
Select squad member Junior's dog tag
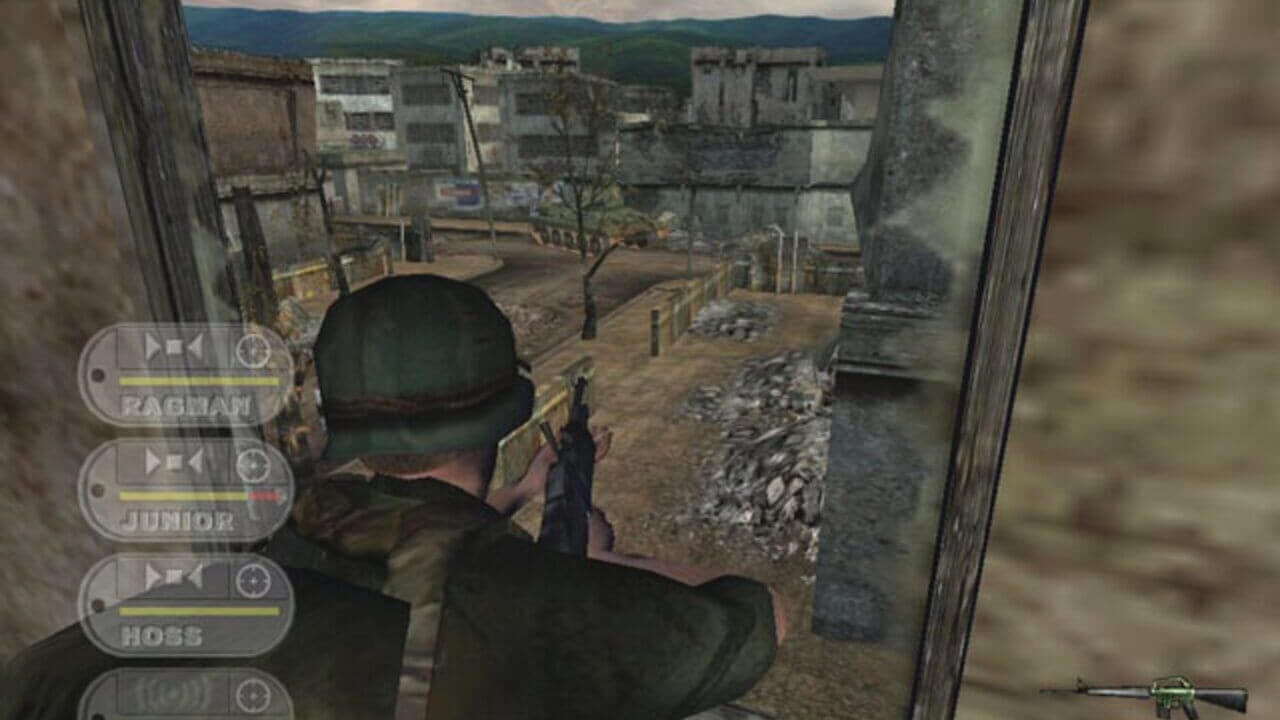186,490
